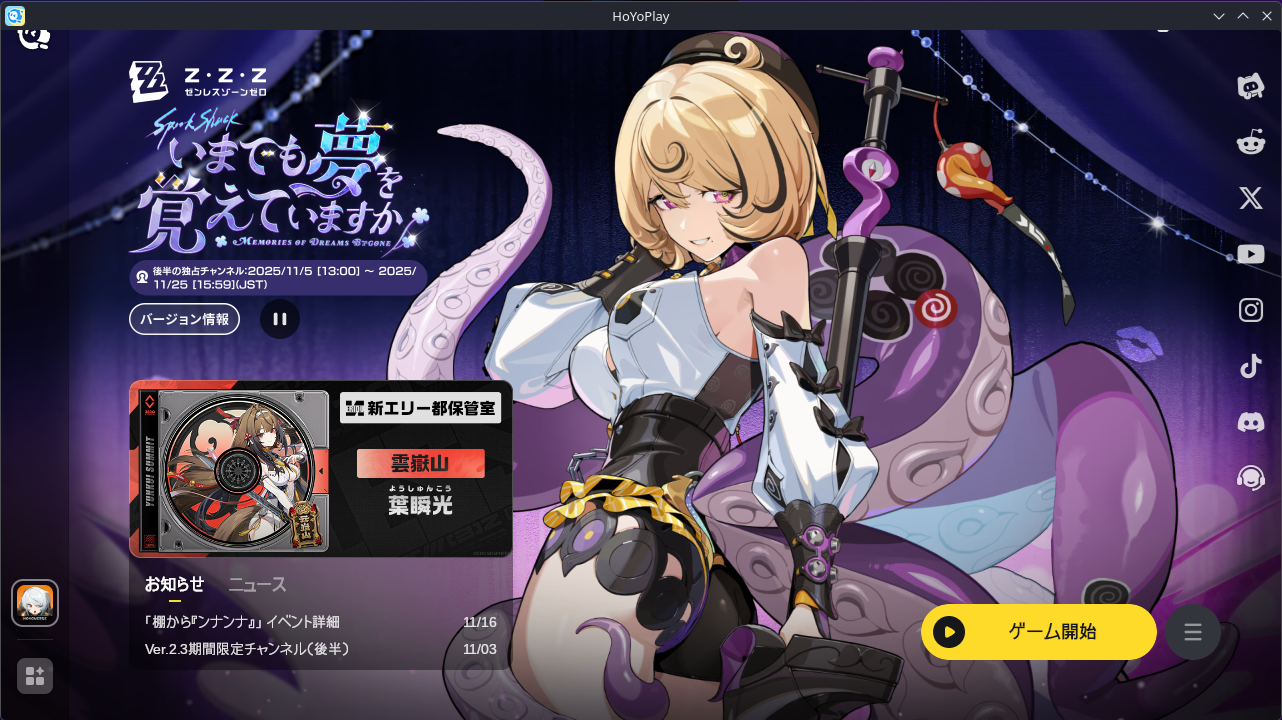Open the game library grid icon
Image resolution: width=1282 pixels, height=720 pixels.
click(34, 676)
